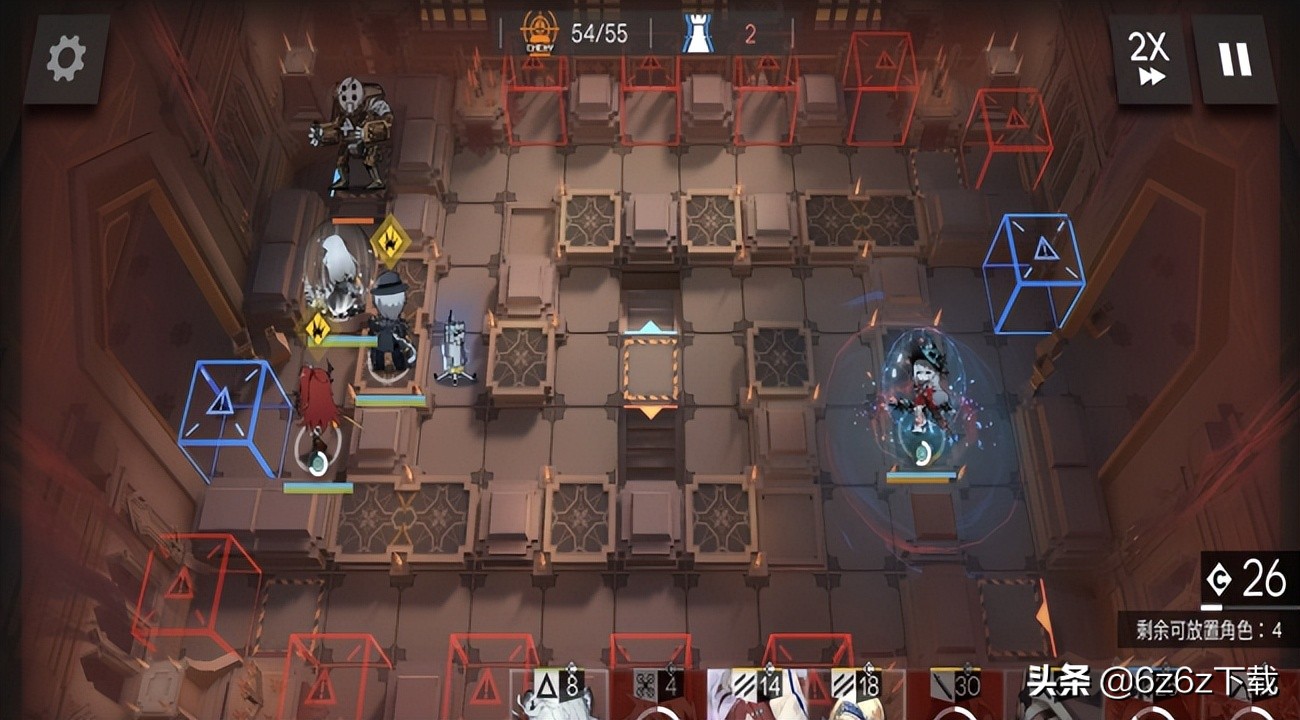Open the settings gear menu
This screenshot has height=720, width=1300.
[66, 60]
